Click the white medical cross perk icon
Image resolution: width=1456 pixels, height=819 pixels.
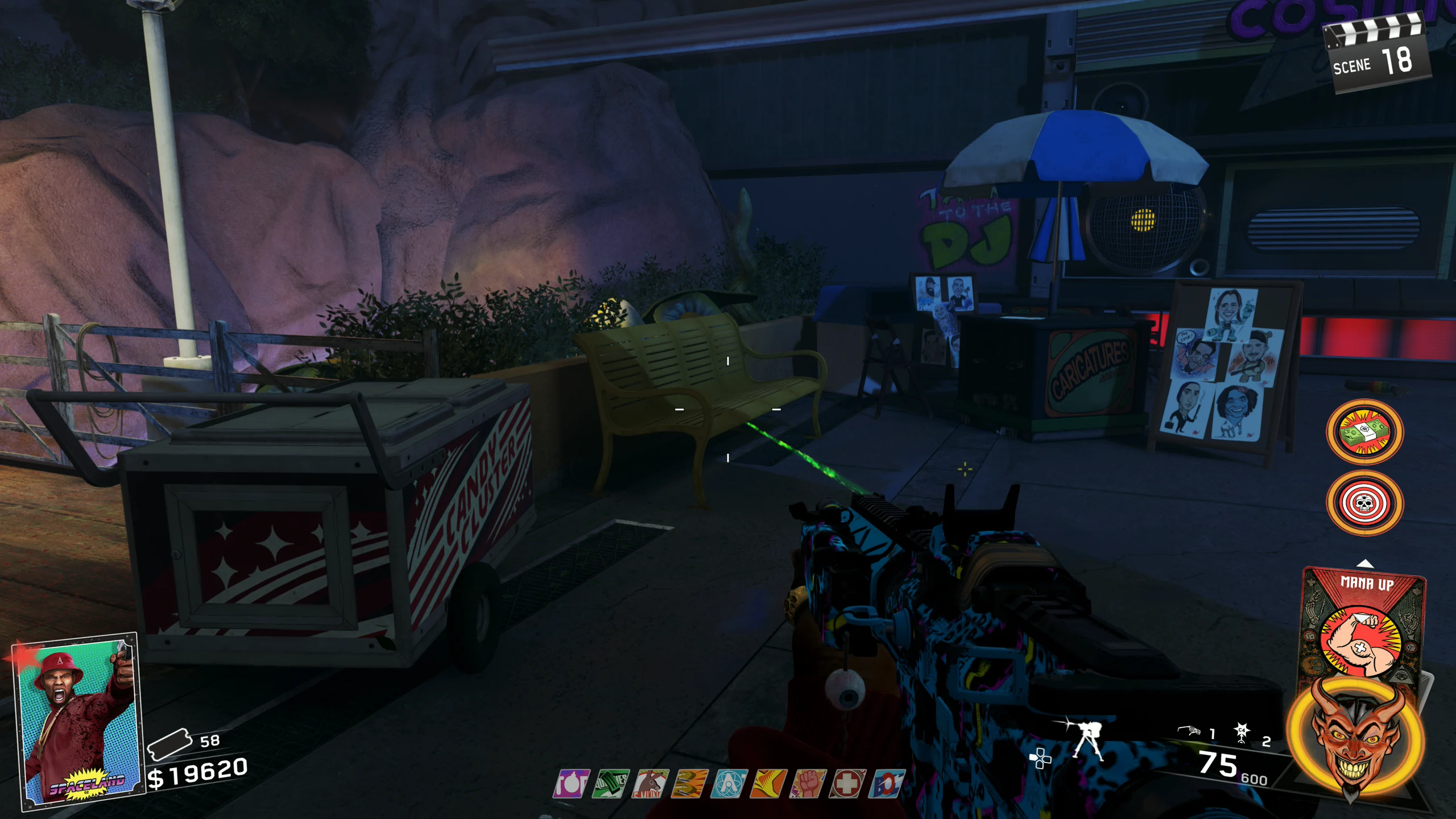coord(847,784)
